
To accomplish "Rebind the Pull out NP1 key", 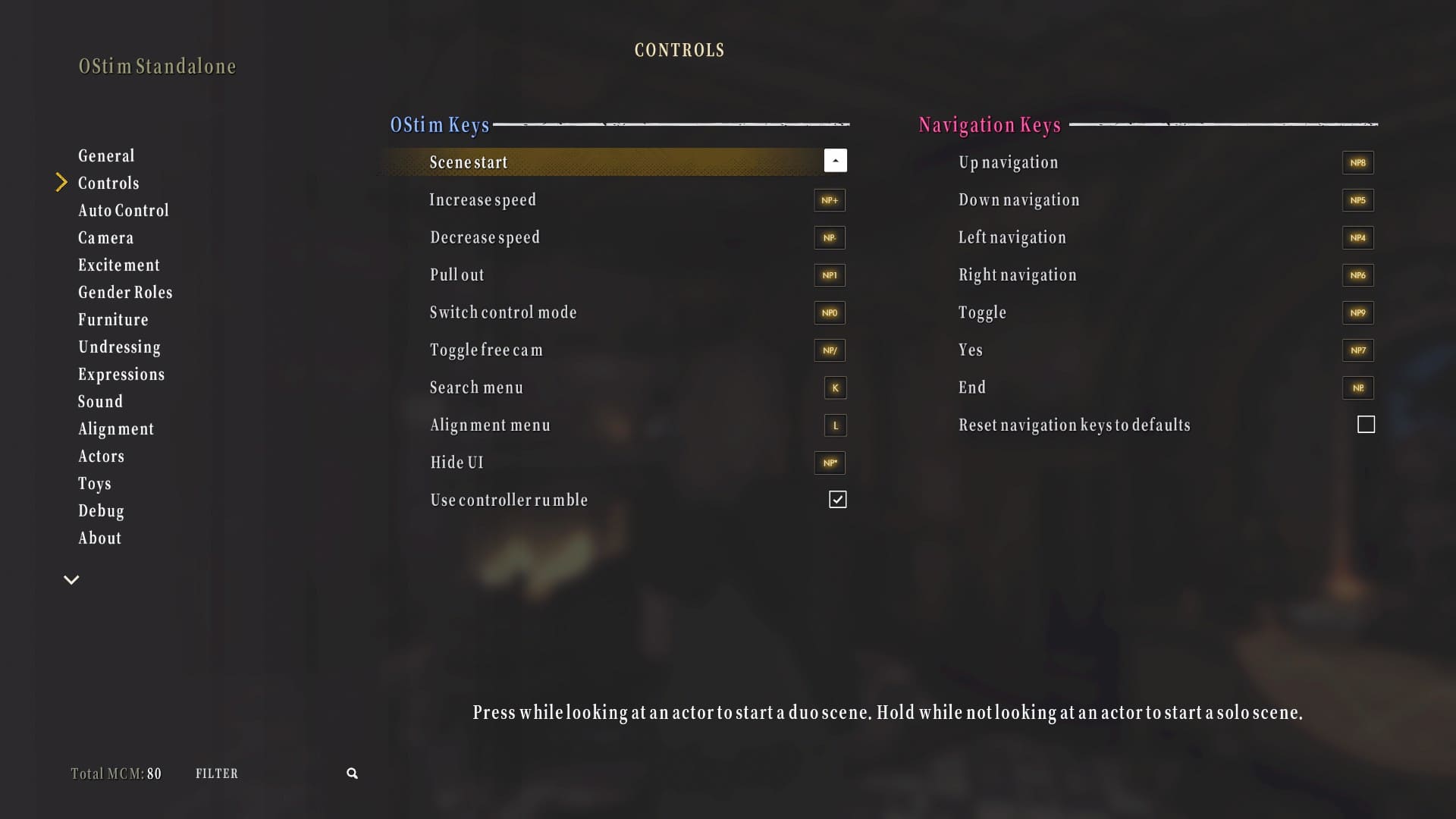I will tap(829, 275).
